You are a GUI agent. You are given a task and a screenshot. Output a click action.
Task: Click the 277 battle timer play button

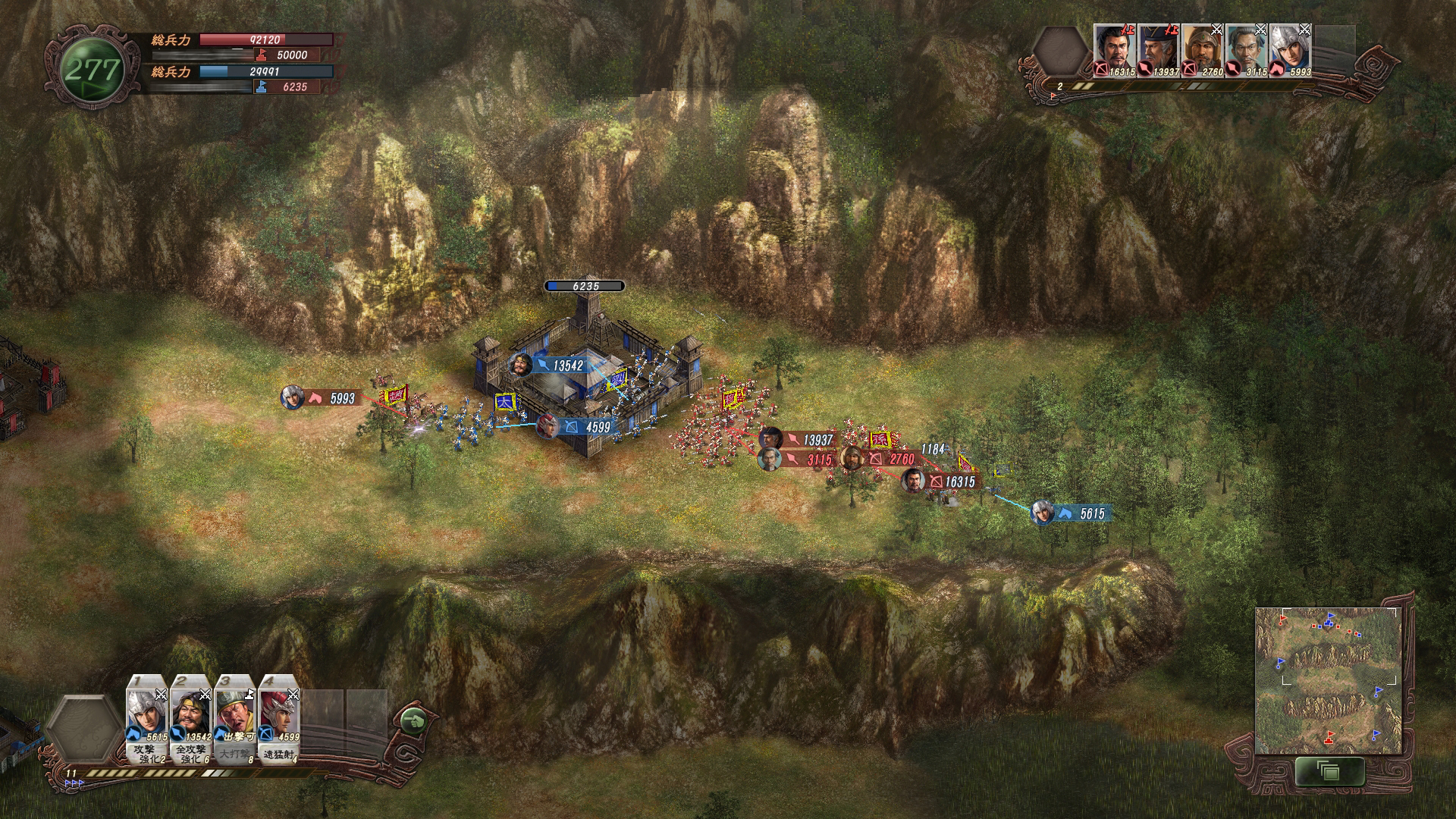coord(93,71)
